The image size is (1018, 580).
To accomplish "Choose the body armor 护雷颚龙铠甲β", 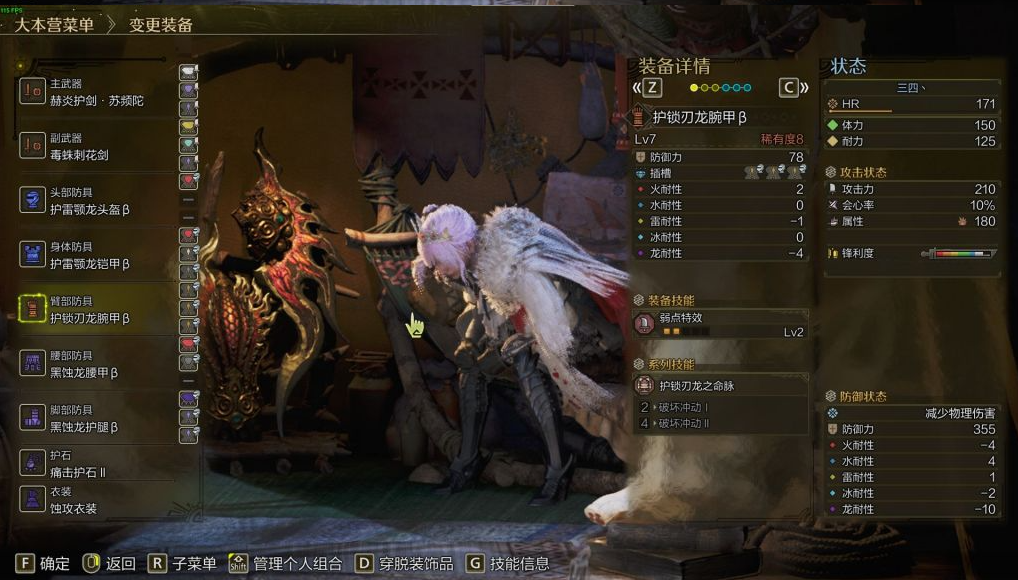I will (95, 255).
